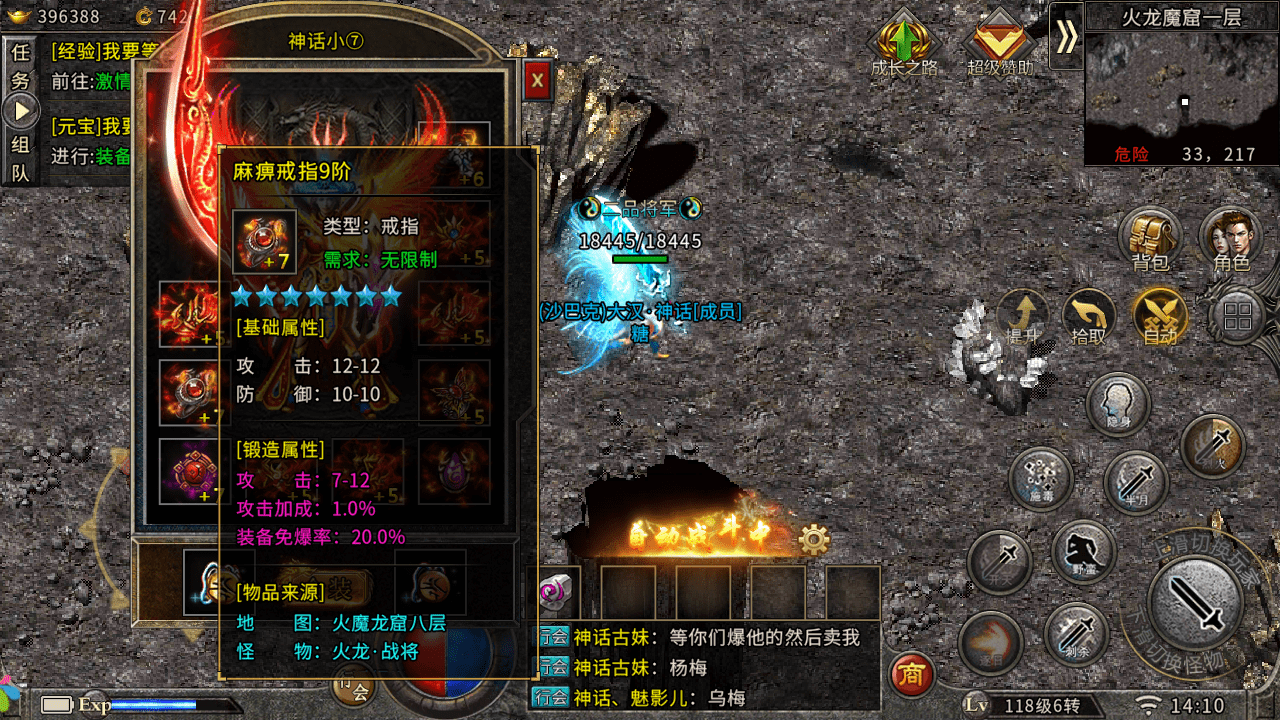This screenshot has height=720, width=1280.
Task: Collapse the top bar with the double arrow
Action: click(1067, 36)
